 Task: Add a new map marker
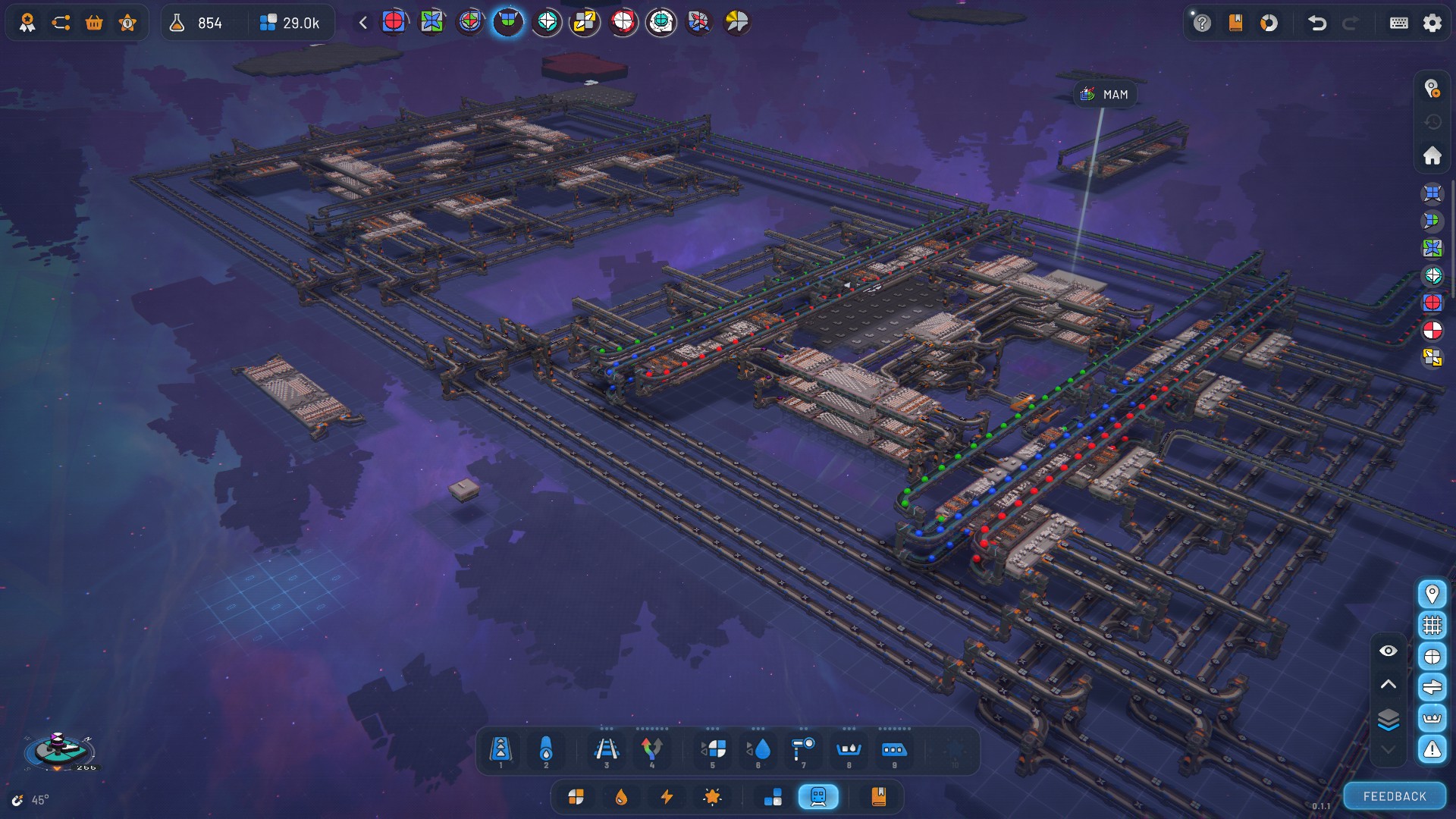coord(1432,89)
